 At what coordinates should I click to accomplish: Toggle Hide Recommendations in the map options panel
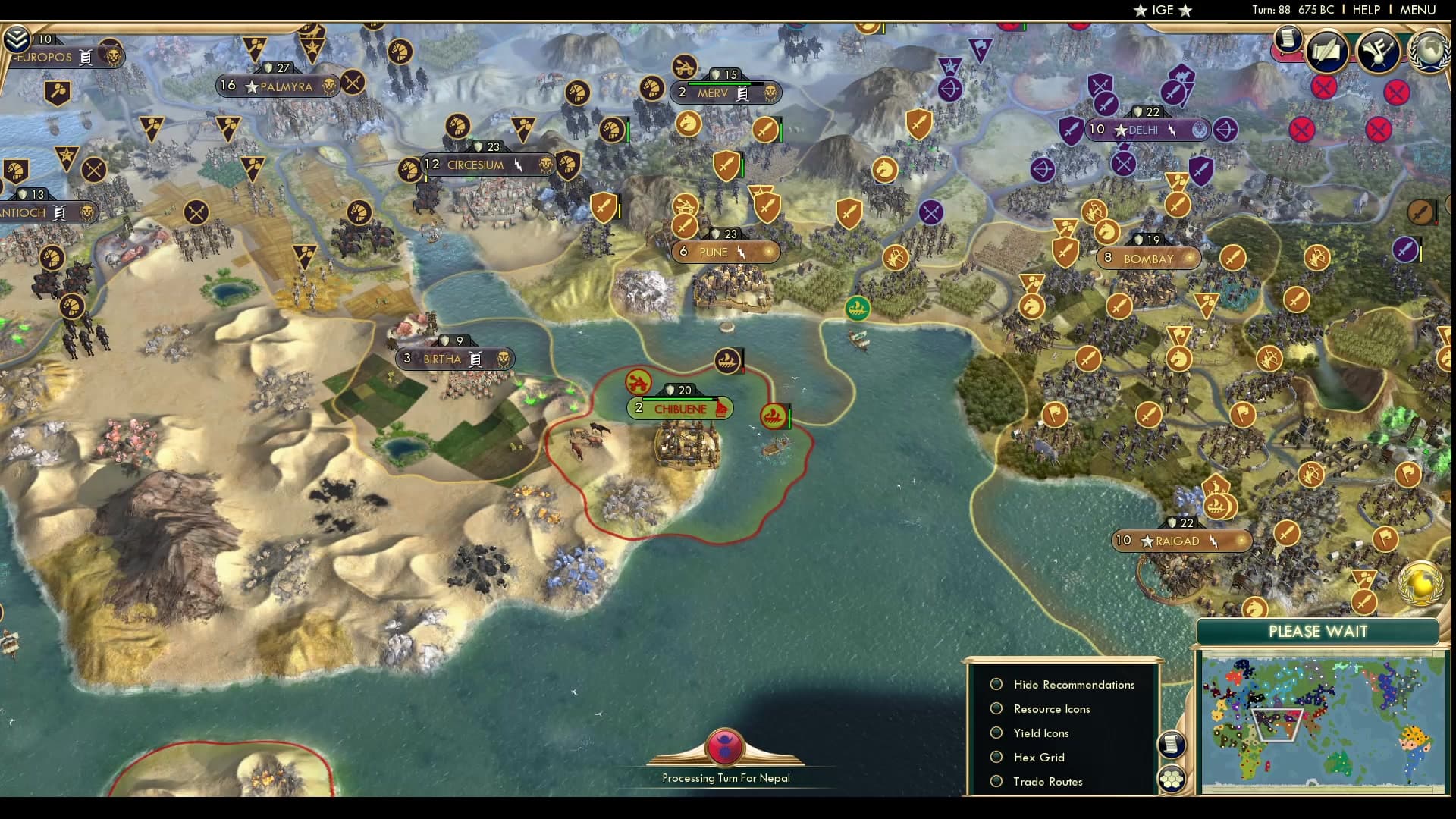tap(996, 684)
